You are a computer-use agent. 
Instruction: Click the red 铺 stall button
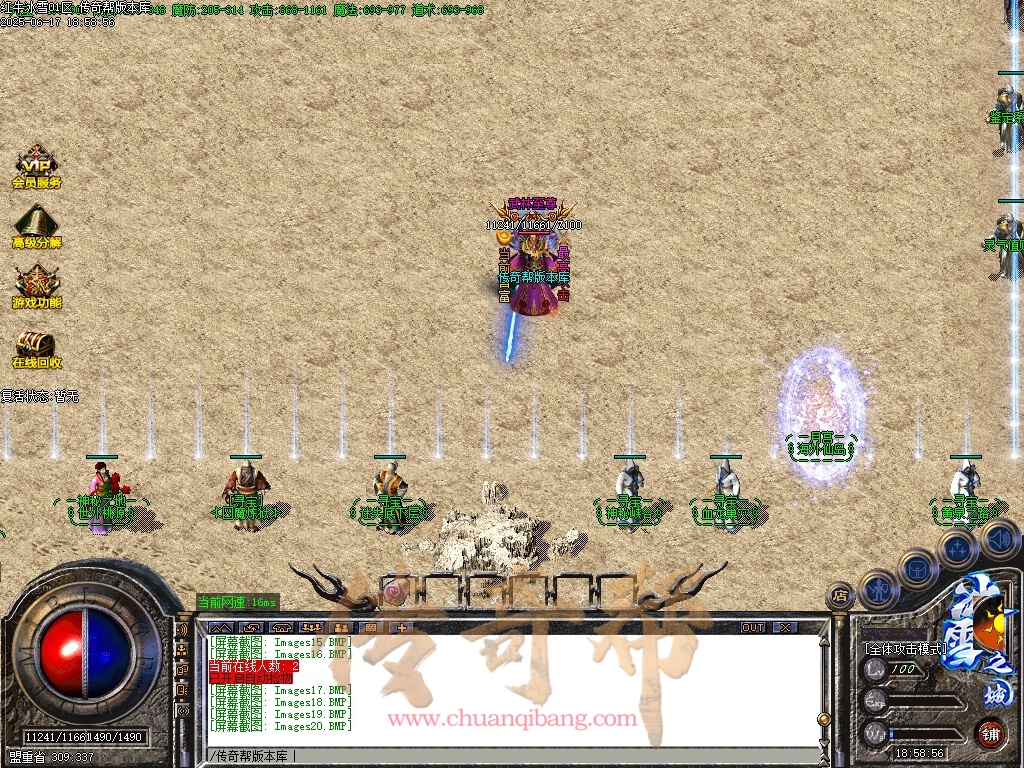[990, 732]
